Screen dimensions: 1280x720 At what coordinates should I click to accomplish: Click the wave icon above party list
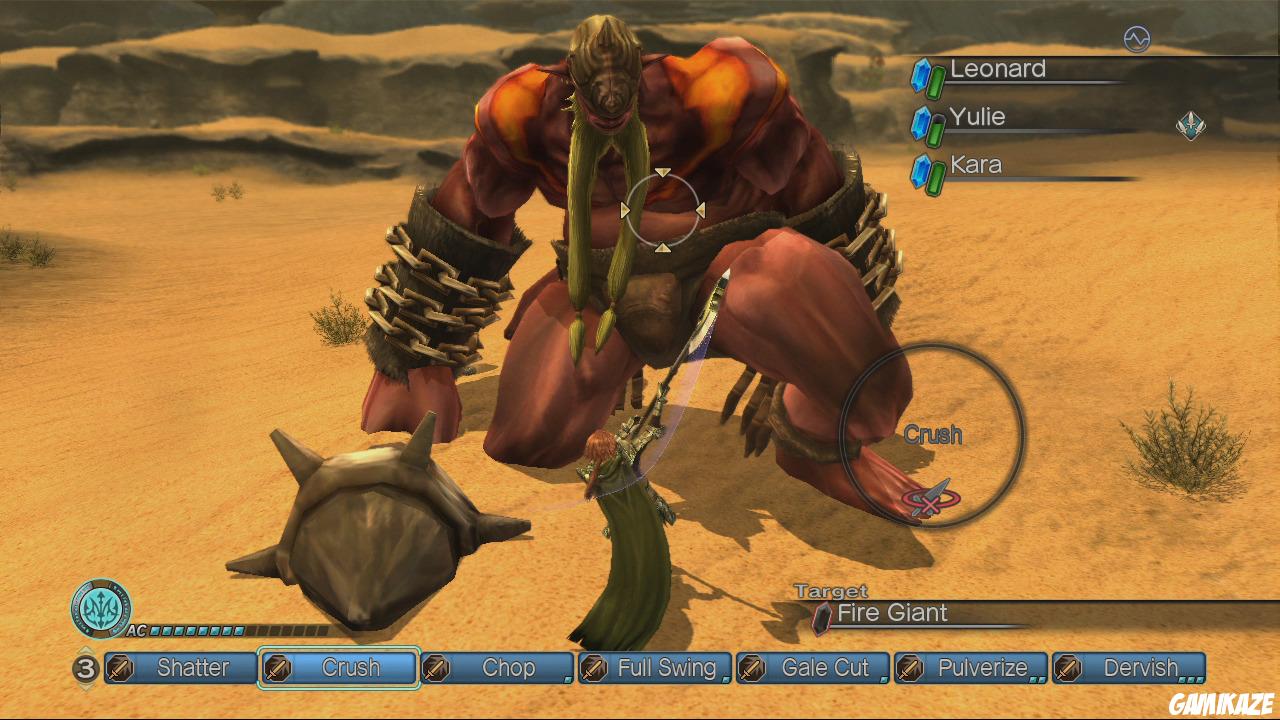(x=1136, y=39)
